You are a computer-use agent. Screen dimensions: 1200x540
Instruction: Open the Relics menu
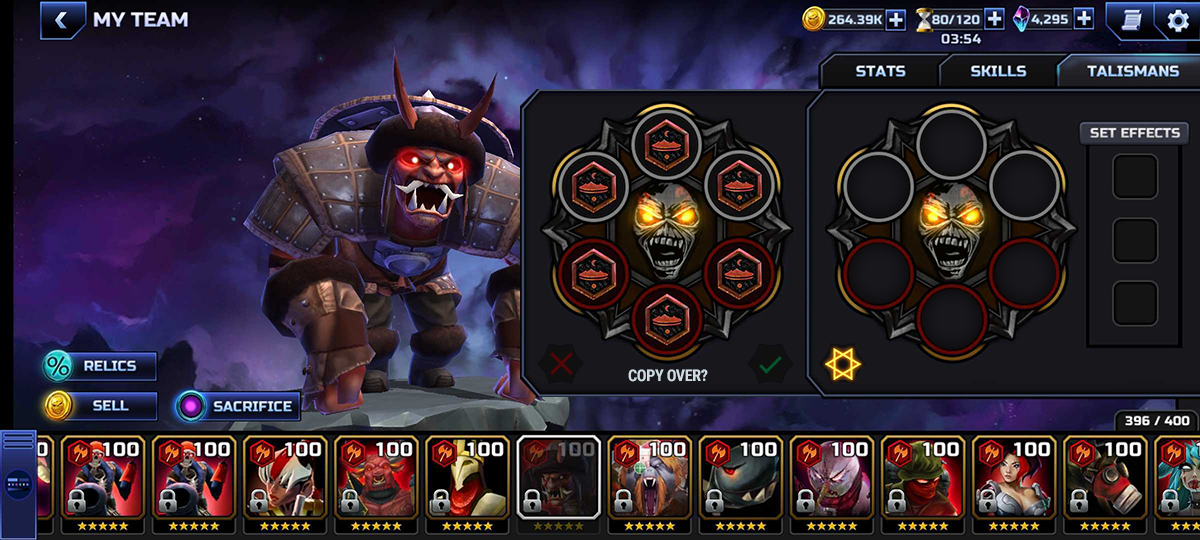100,366
